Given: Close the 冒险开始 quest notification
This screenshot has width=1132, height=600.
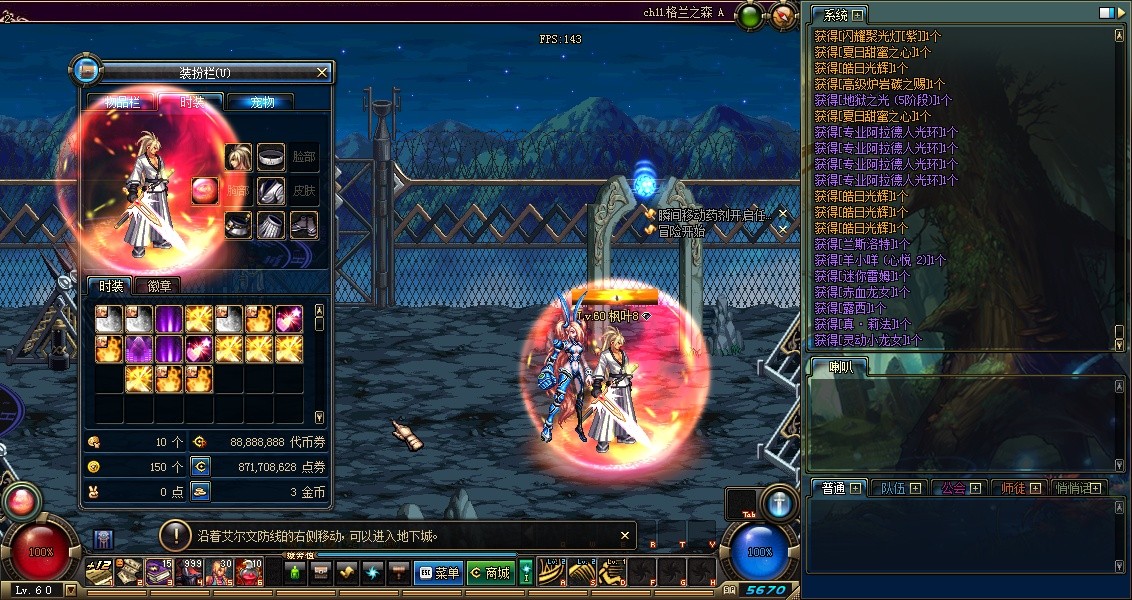Looking at the screenshot, I should 783,230.
